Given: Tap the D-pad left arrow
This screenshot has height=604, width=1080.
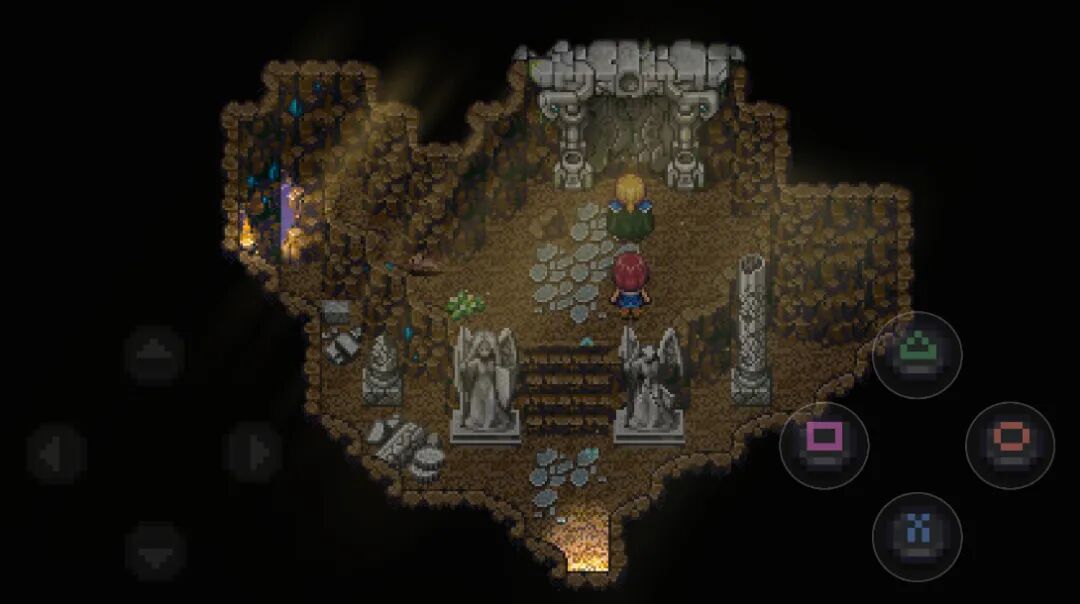Looking at the screenshot, I should click(x=56, y=453).
